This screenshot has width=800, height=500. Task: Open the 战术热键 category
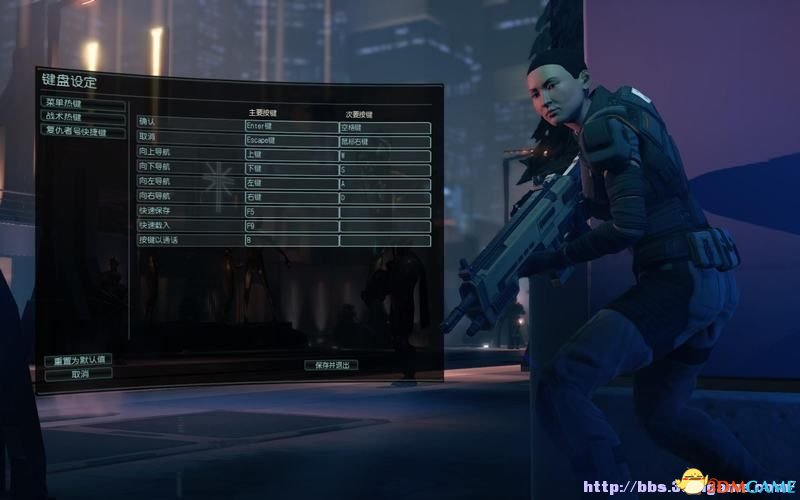point(82,116)
